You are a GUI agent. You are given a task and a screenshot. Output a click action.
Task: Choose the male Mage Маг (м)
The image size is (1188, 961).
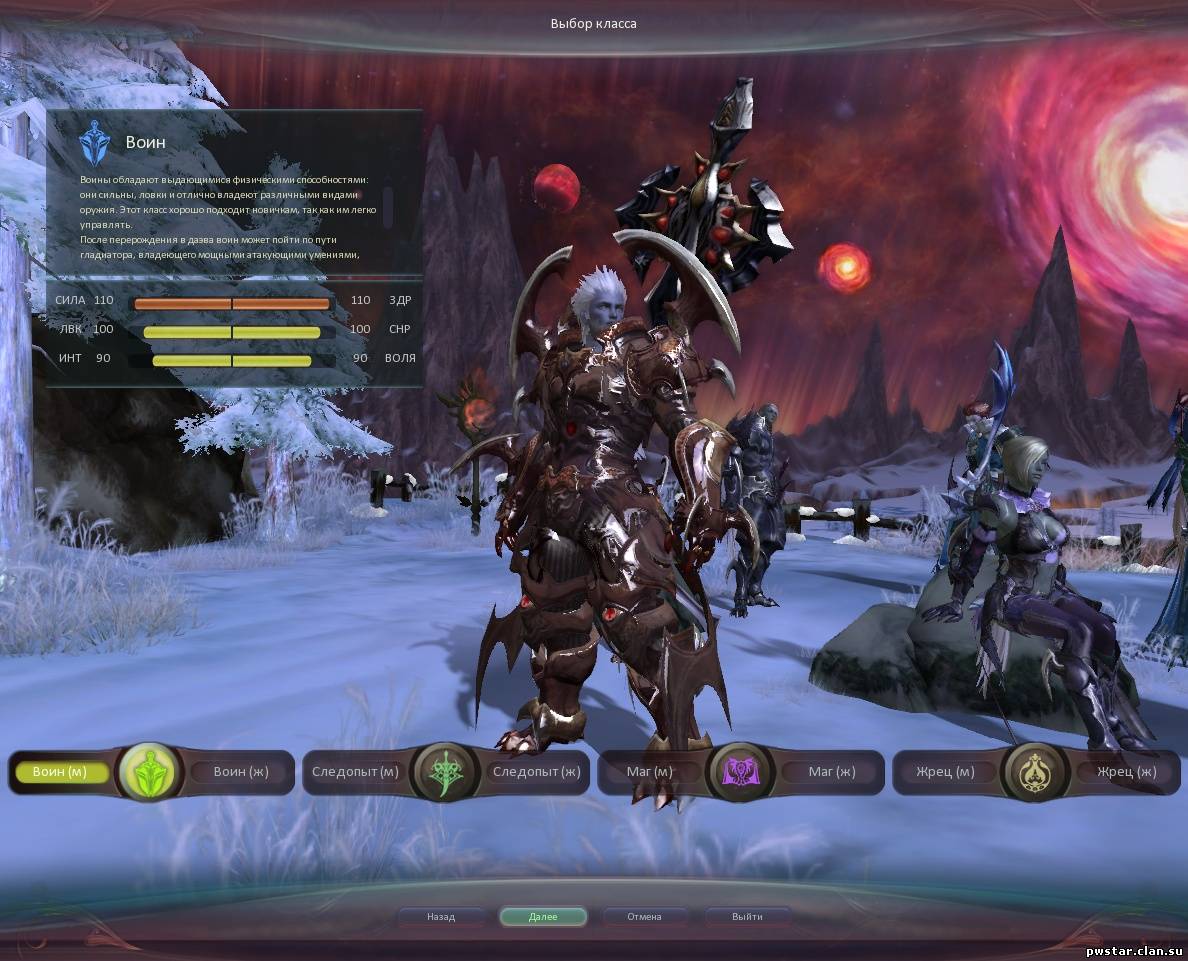click(650, 772)
